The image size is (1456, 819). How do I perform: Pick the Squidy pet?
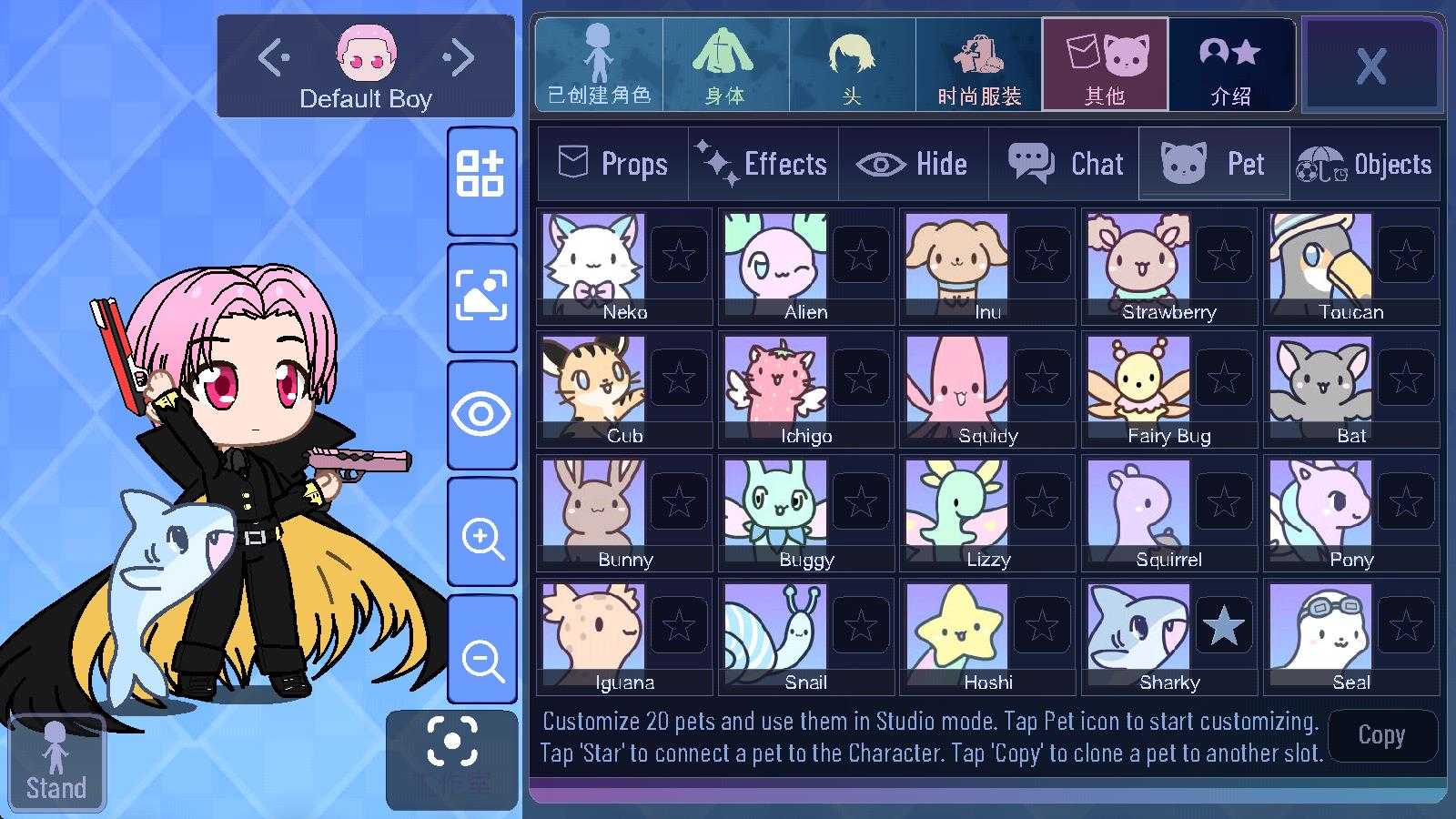(957, 385)
